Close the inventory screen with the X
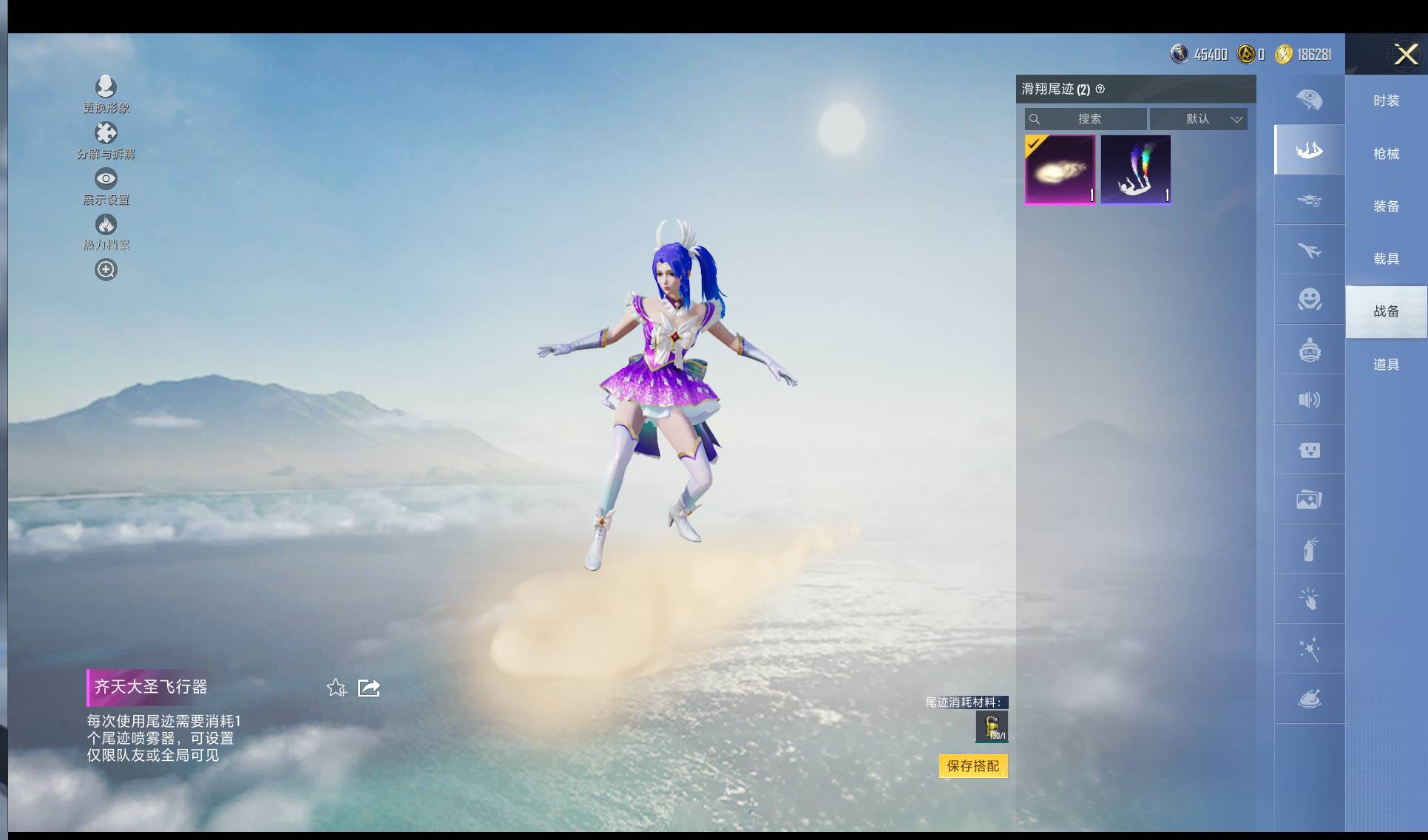1428x840 pixels. [1405, 54]
